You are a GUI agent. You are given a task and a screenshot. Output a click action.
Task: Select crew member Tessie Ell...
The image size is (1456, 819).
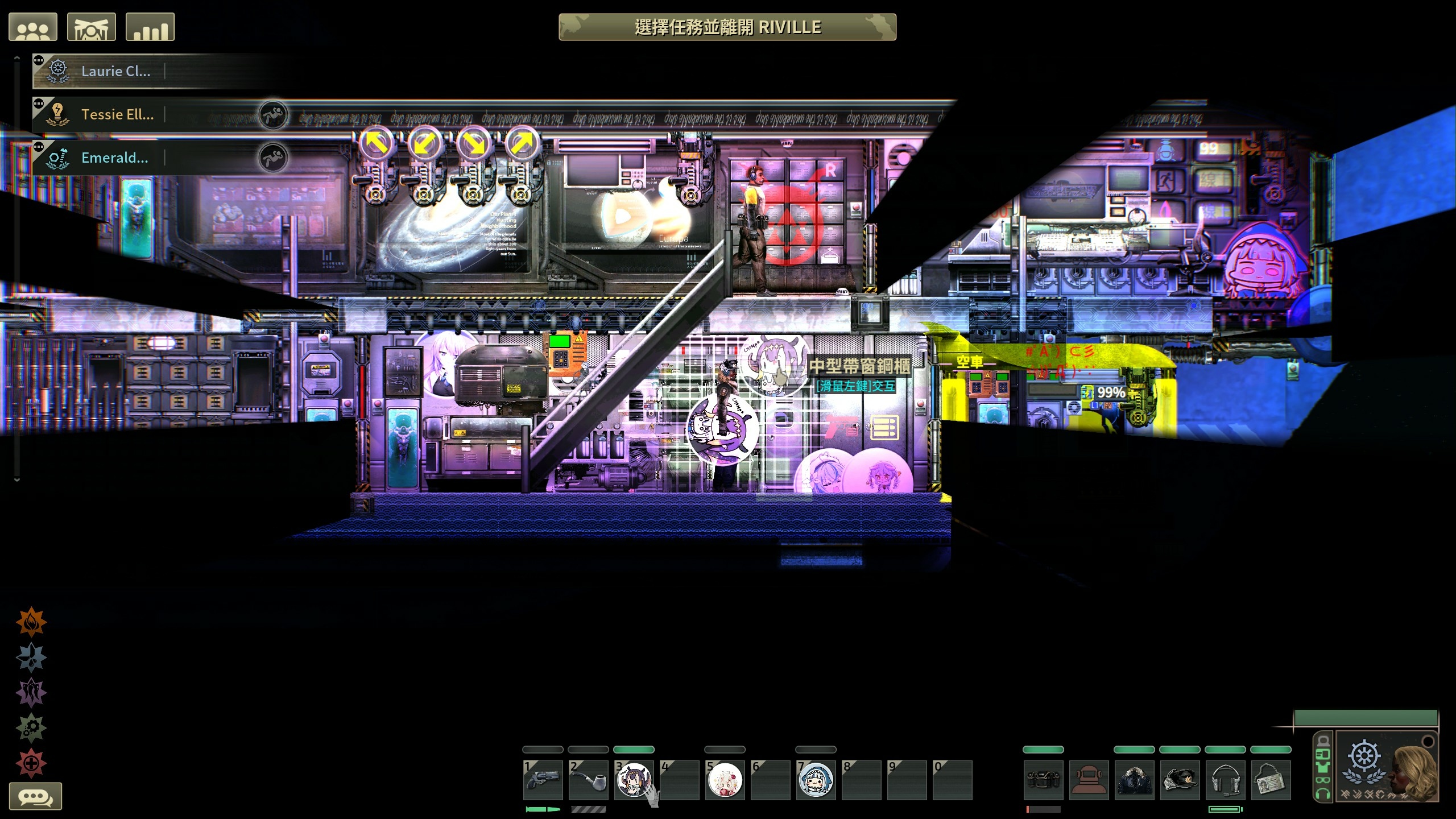pos(117,114)
